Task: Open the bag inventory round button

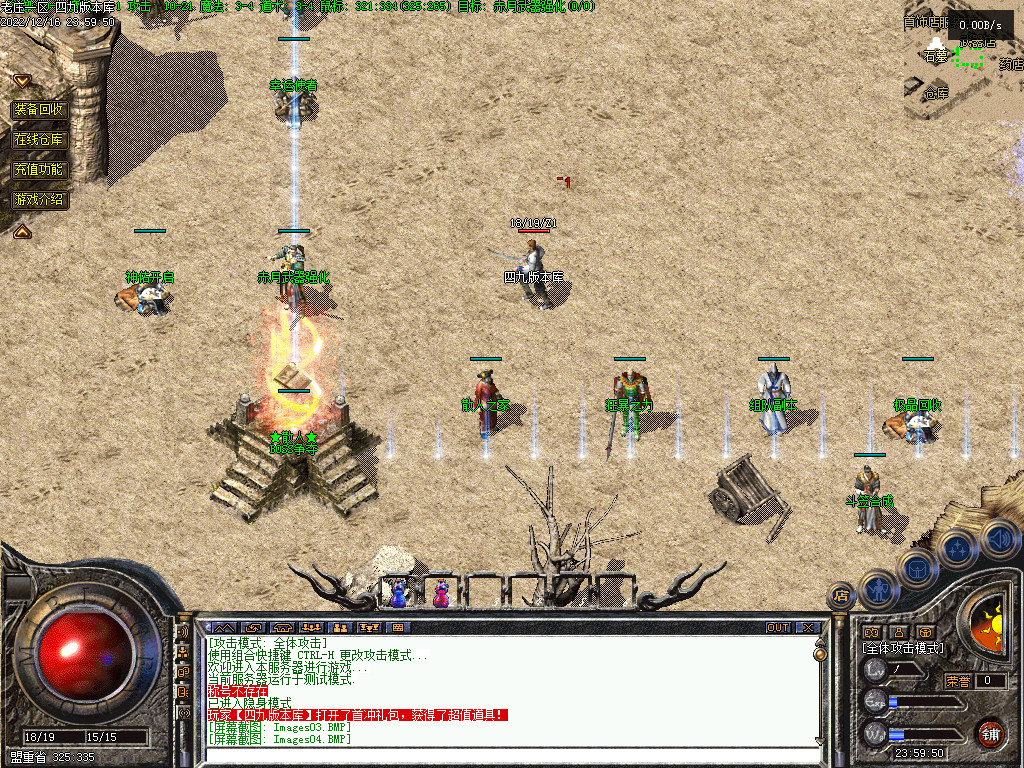Action: tap(917, 567)
